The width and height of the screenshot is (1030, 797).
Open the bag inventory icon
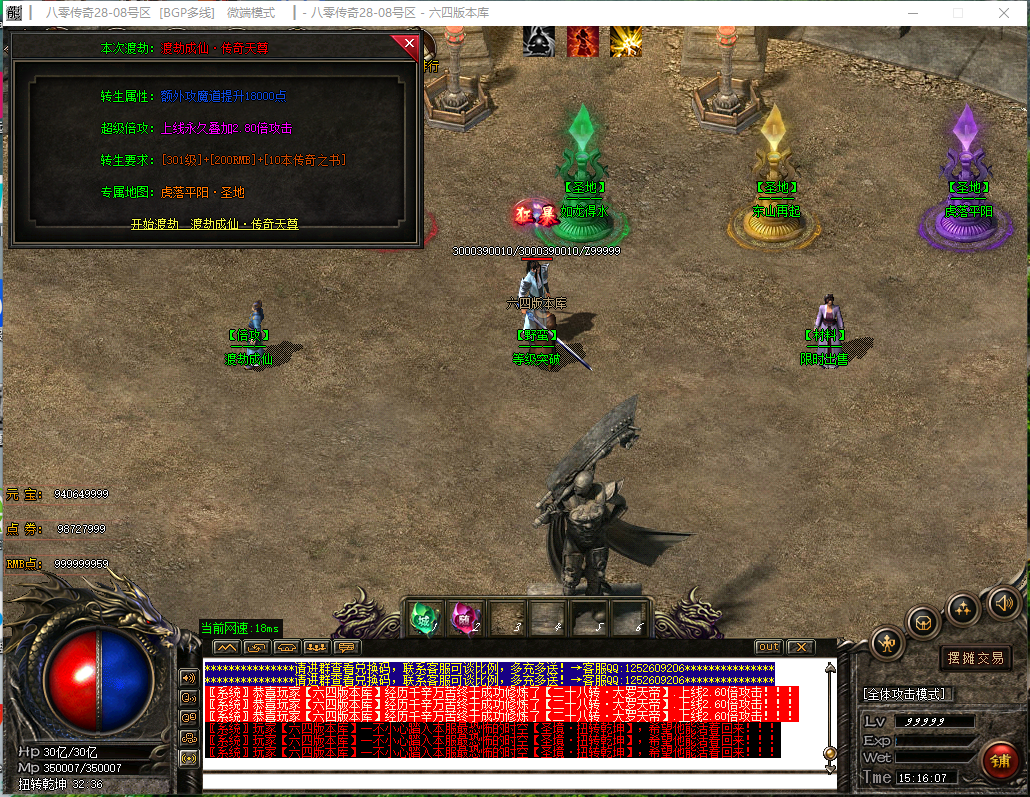point(923,622)
